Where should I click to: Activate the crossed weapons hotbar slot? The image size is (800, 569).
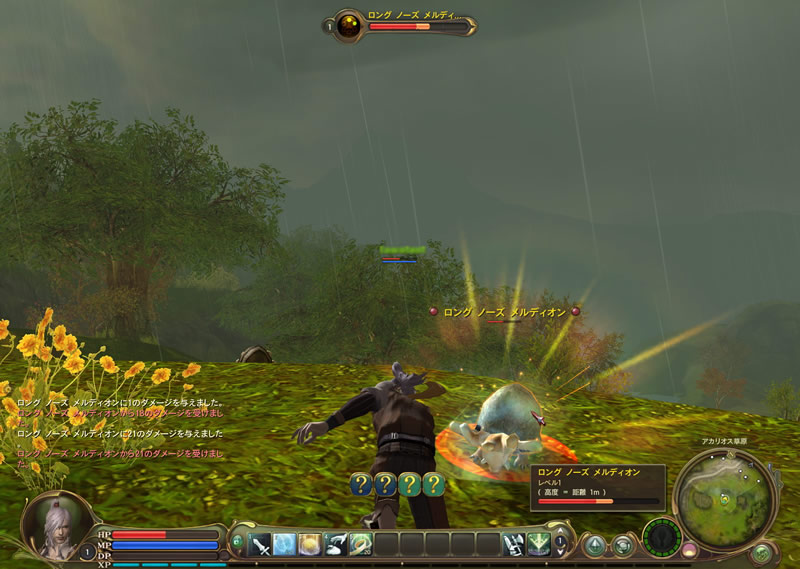(513, 544)
